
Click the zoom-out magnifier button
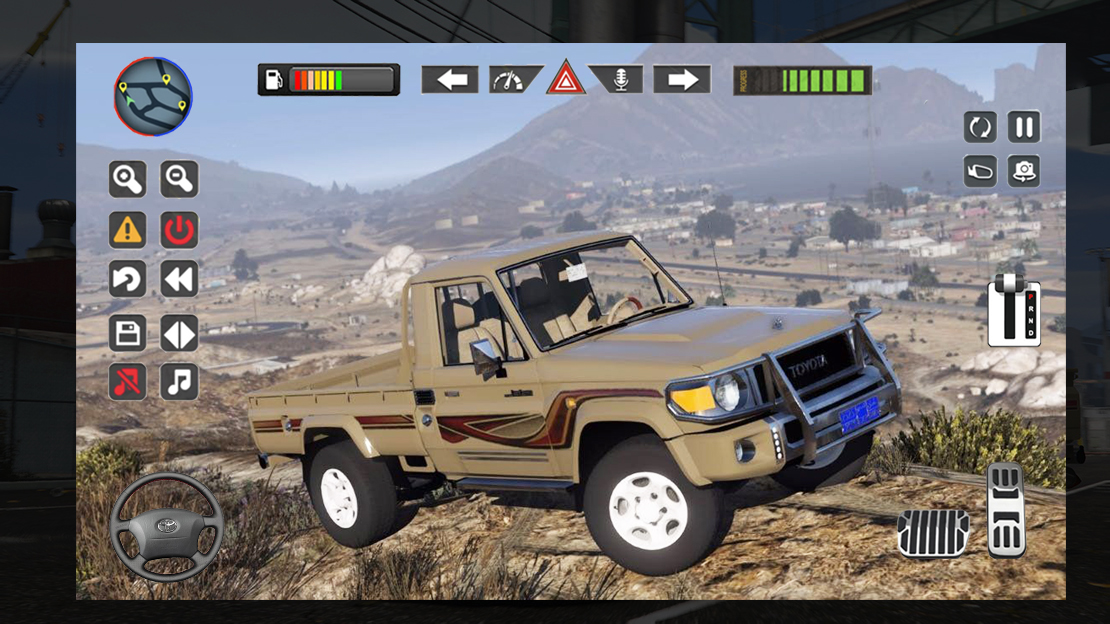point(180,179)
